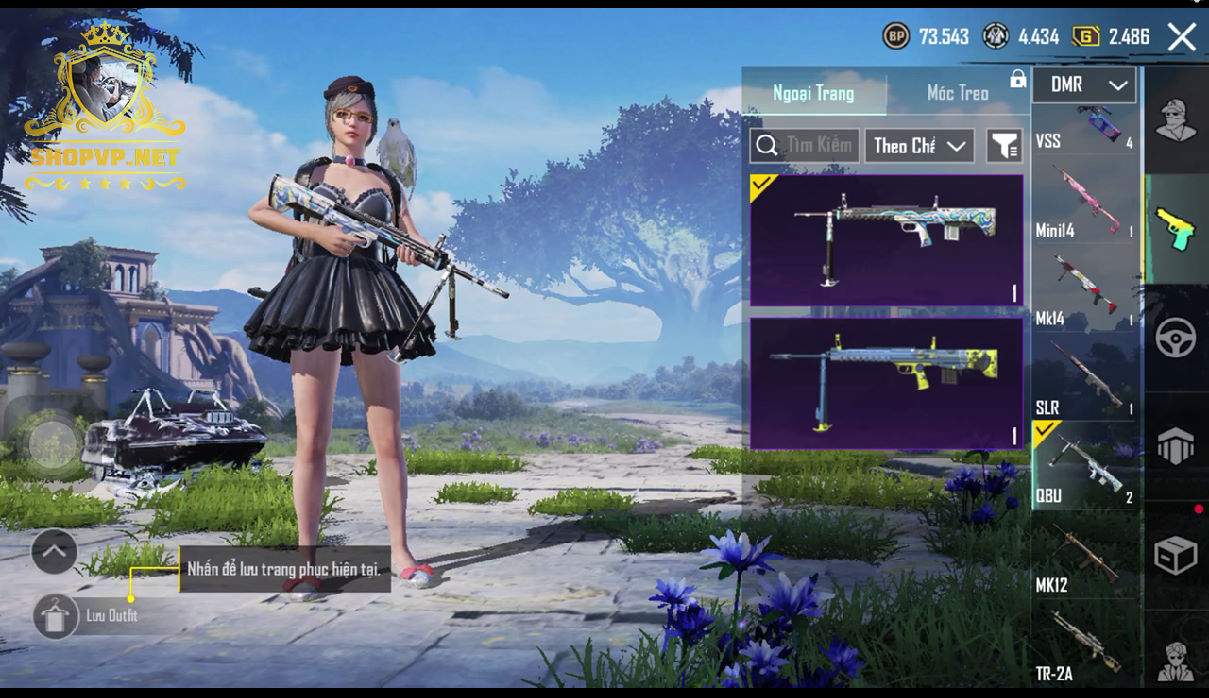Click the Tìm Kiếm search field
1209x698 pixels.
coord(805,146)
